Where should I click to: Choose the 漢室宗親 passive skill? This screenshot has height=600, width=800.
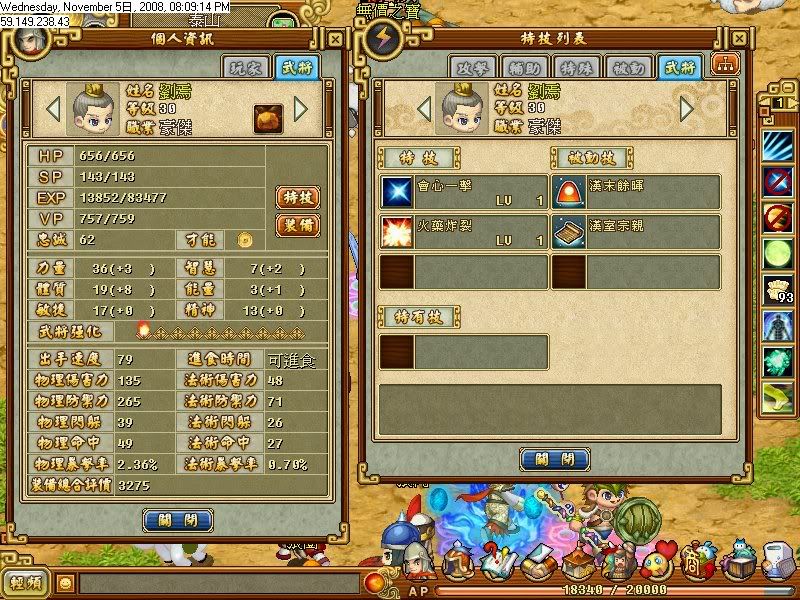[568, 231]
